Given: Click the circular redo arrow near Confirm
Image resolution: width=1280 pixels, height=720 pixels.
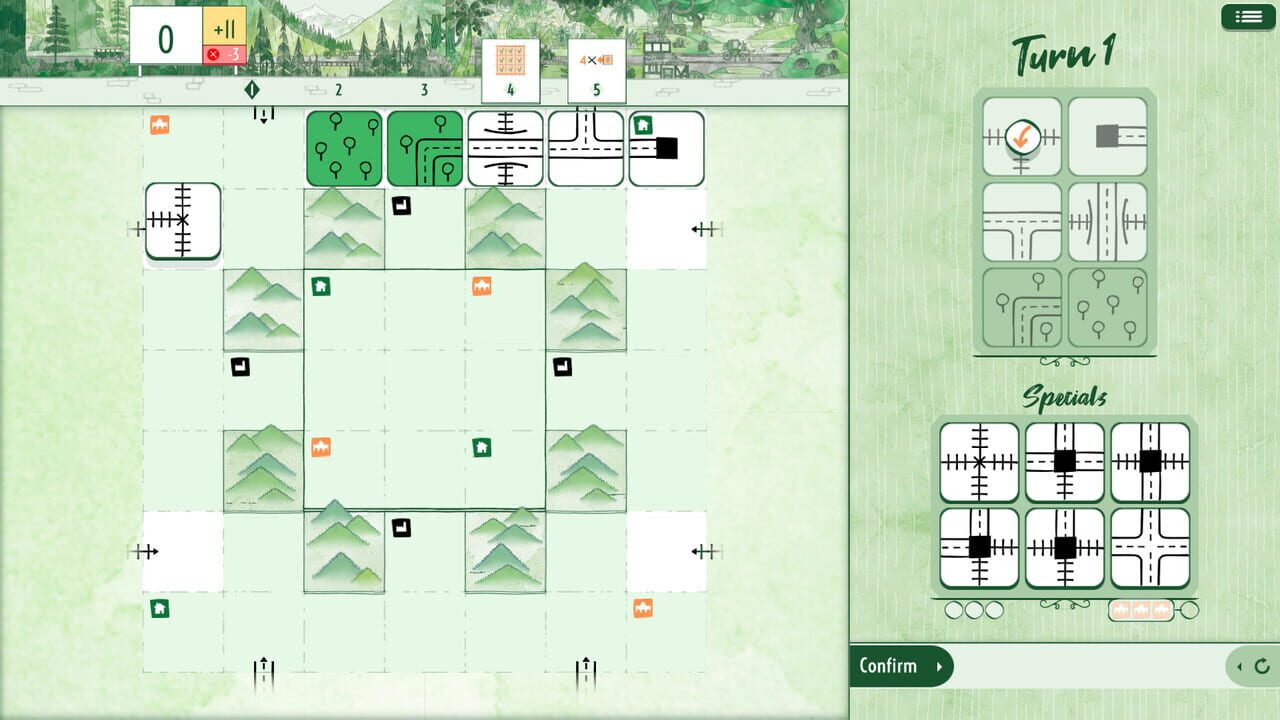Looking at the screenshot, I should click(1264, 666).
